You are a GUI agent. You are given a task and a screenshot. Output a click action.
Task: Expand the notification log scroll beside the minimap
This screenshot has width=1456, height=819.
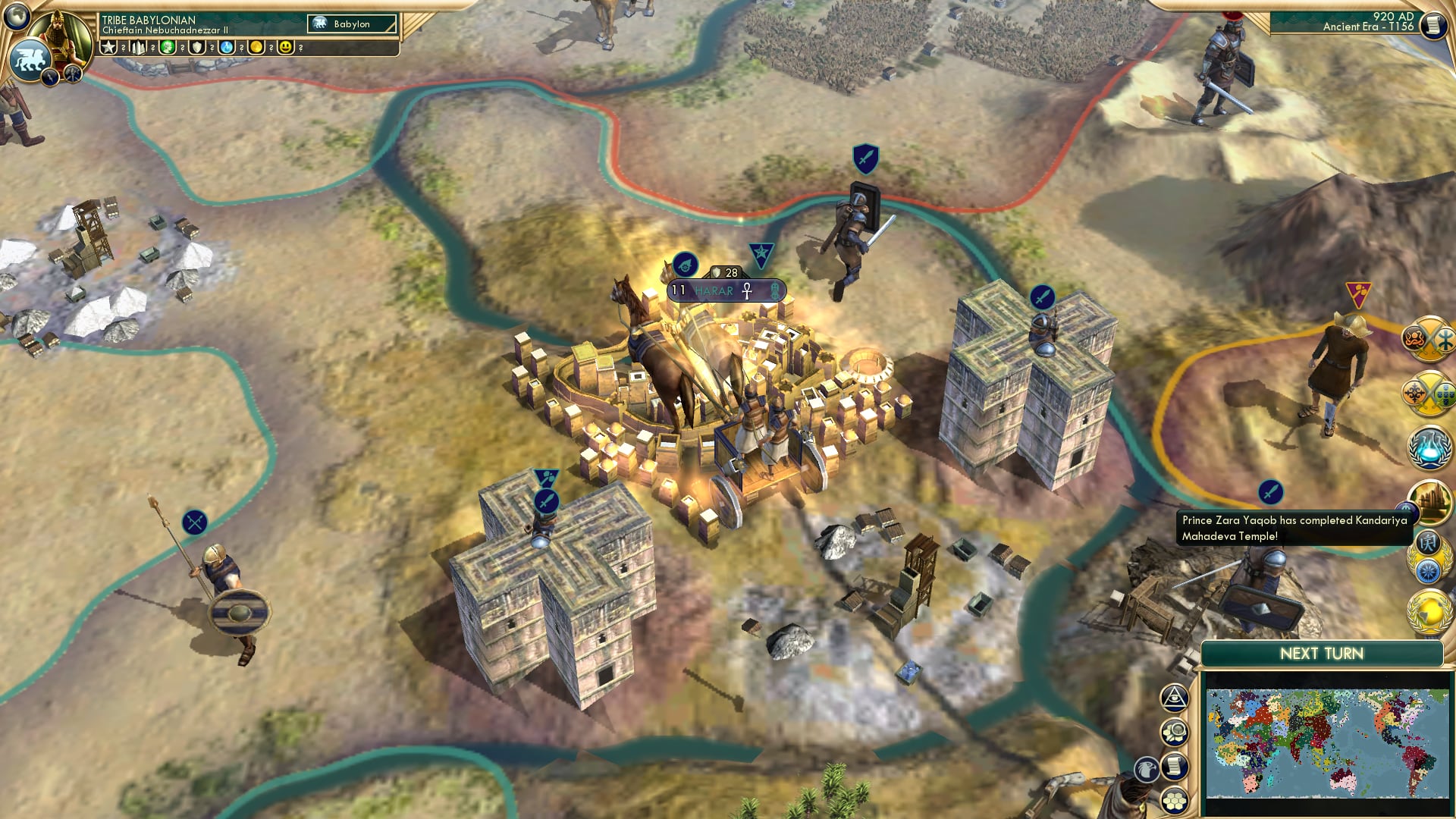click(1174, 766)
